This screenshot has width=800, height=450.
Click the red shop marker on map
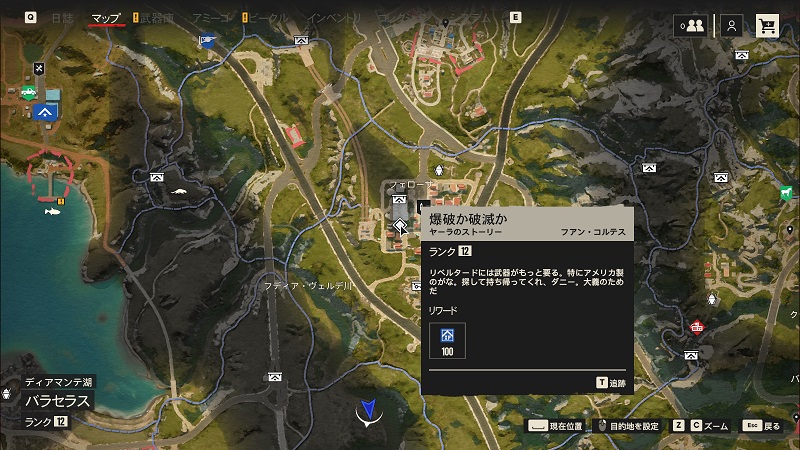click(697, 326)
